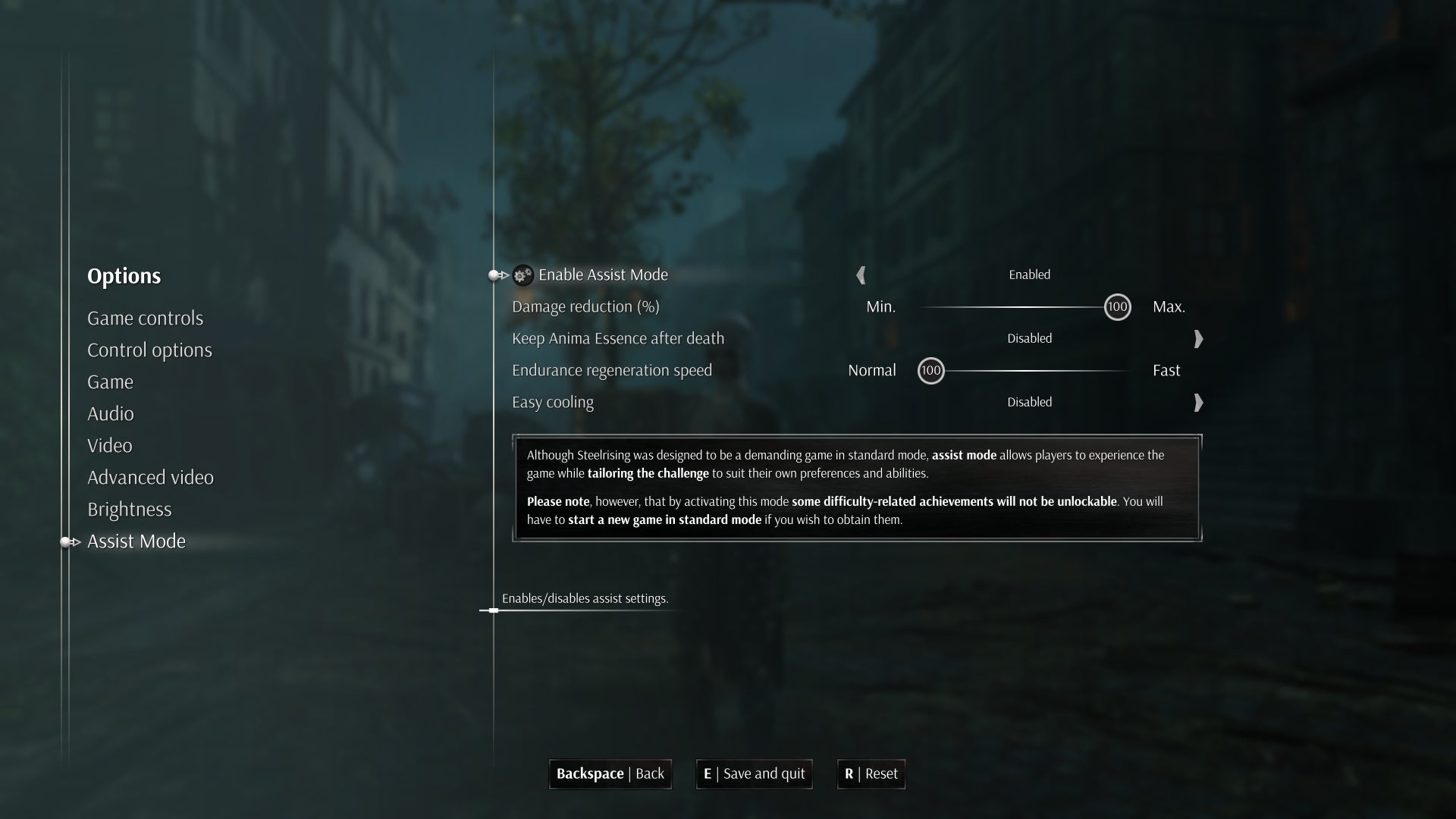Open Game controls settings
1456x819 pixels.
pos(146,318)
